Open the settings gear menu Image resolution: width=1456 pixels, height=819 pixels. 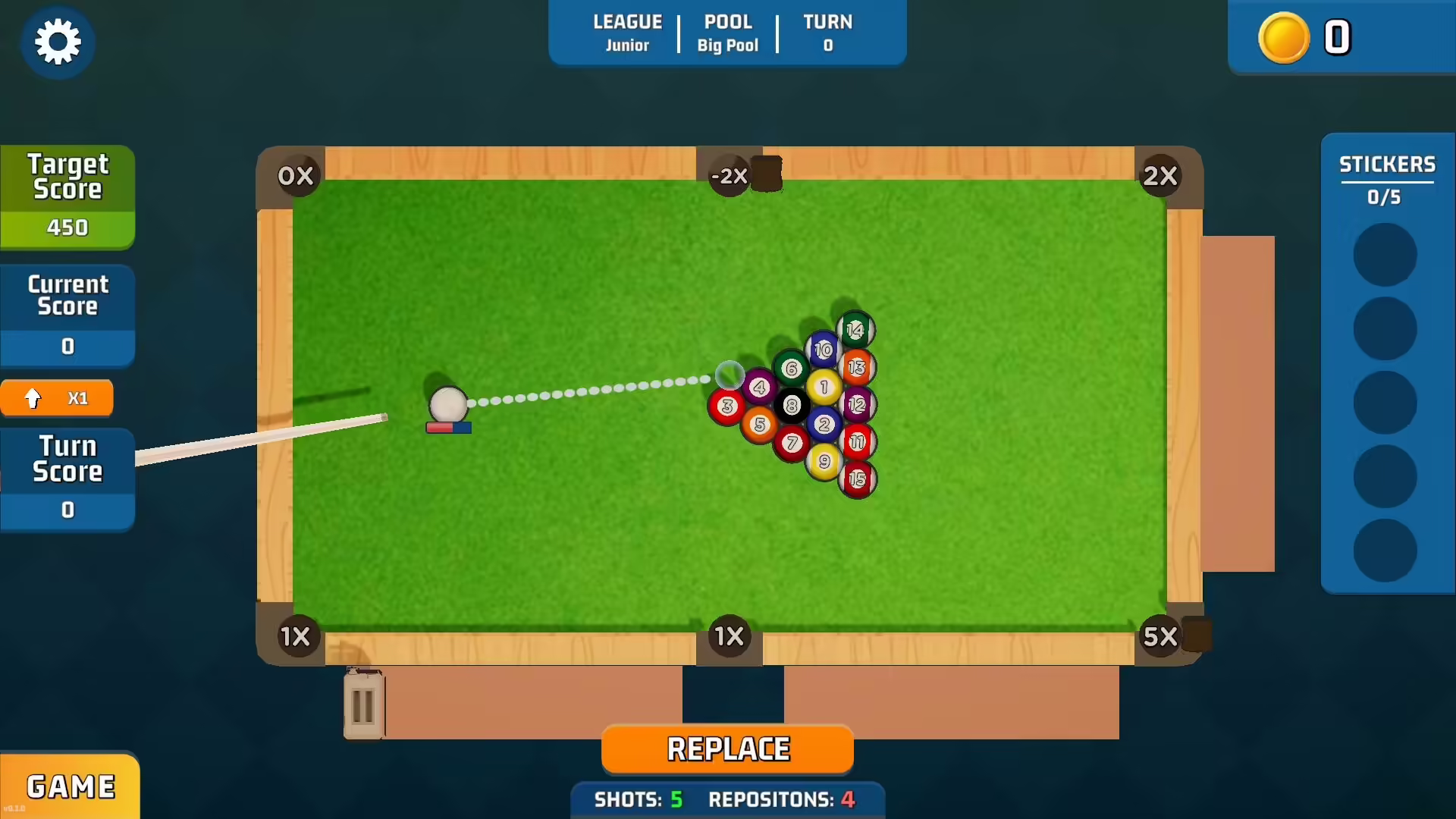[58, 42]
